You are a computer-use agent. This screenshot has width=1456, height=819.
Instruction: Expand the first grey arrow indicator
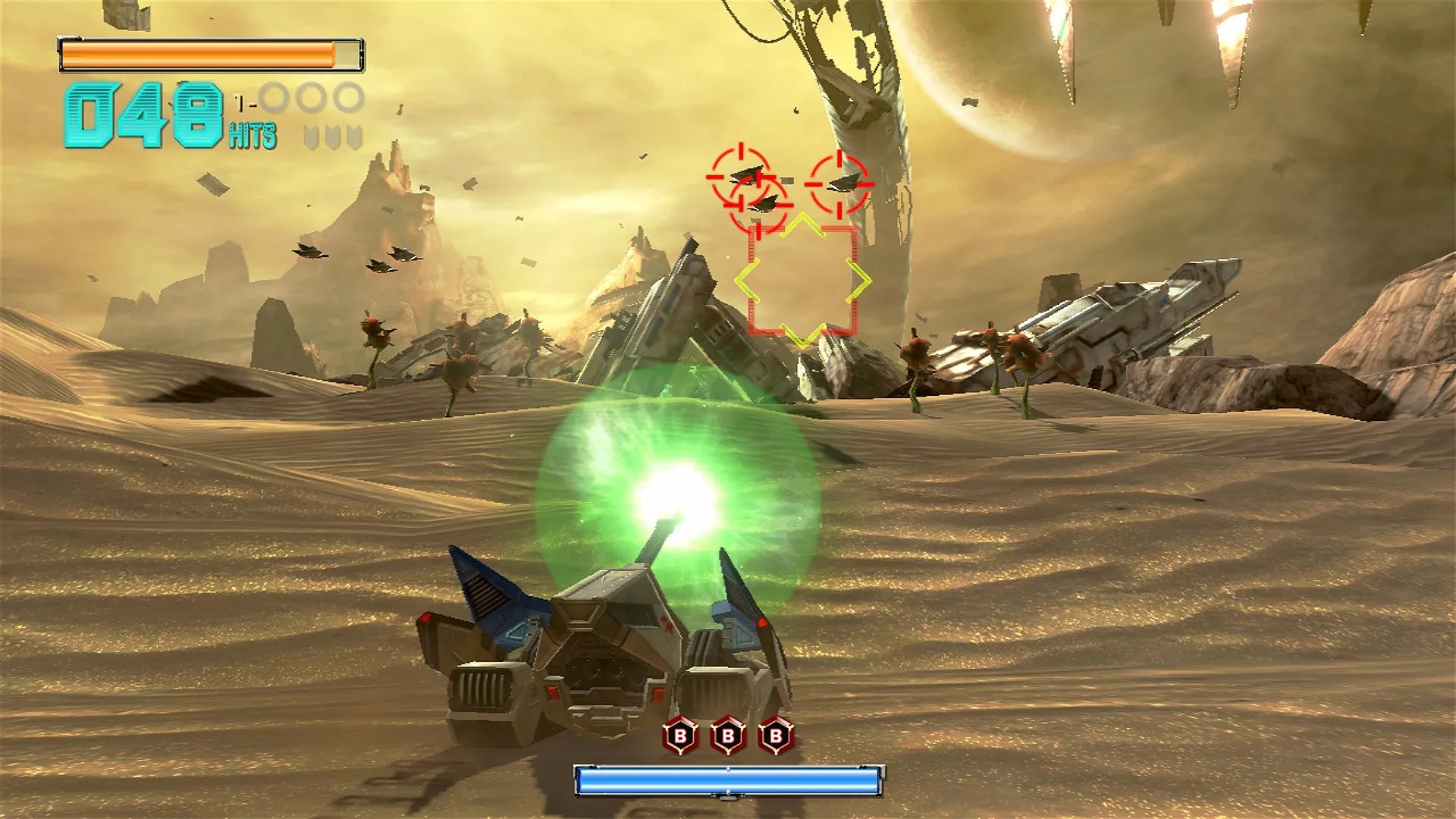(312, 137)
